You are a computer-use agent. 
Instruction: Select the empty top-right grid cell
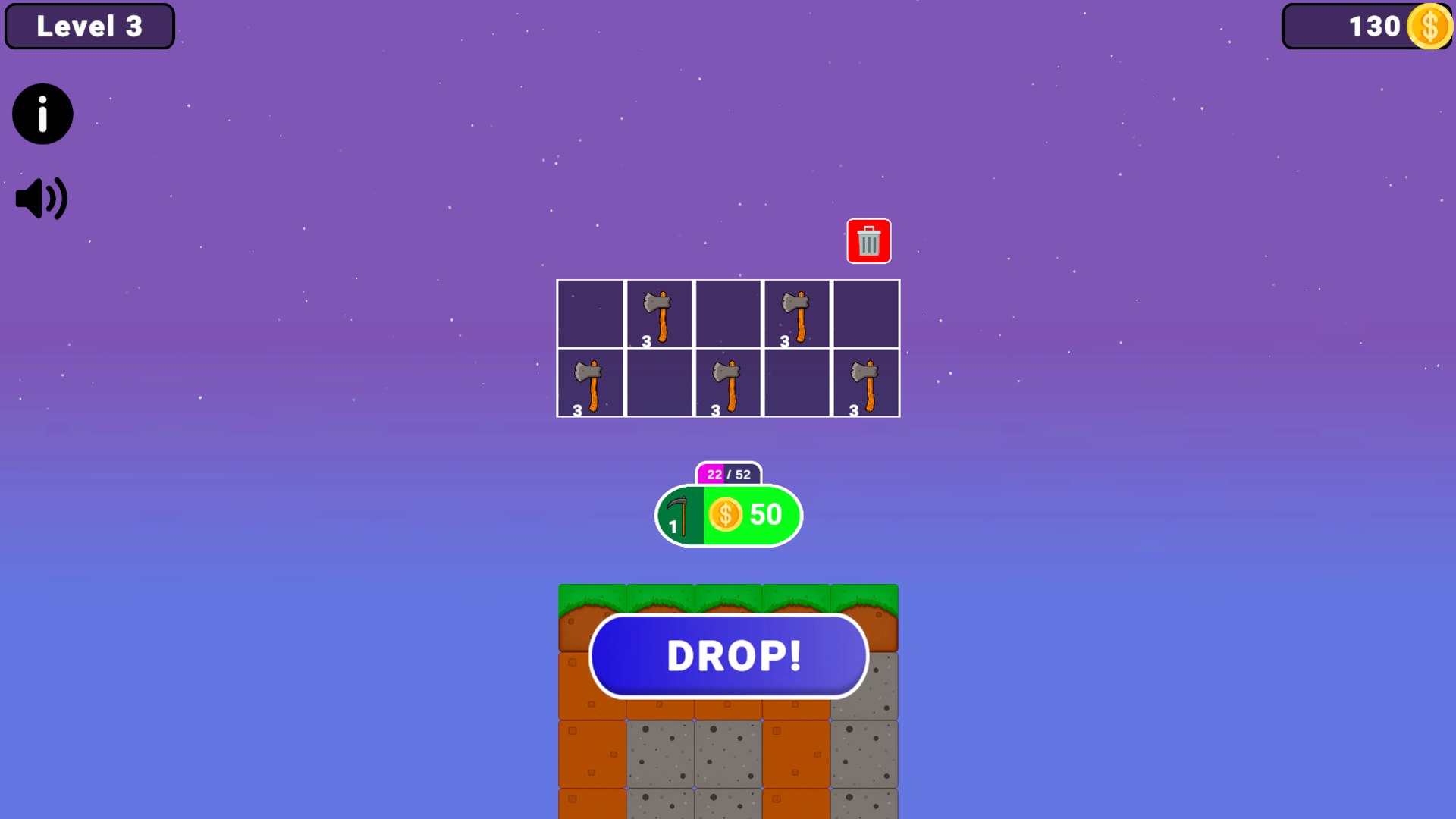tap(865, 313)
